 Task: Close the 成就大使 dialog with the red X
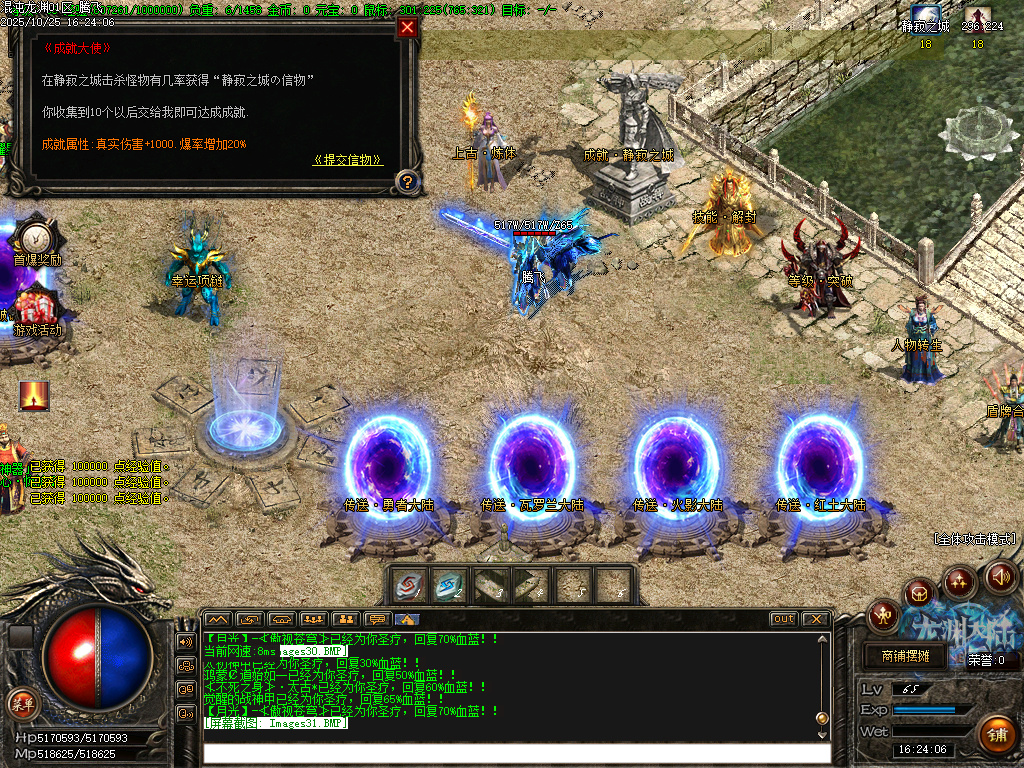pyautogui.click(x=407, y=28)
